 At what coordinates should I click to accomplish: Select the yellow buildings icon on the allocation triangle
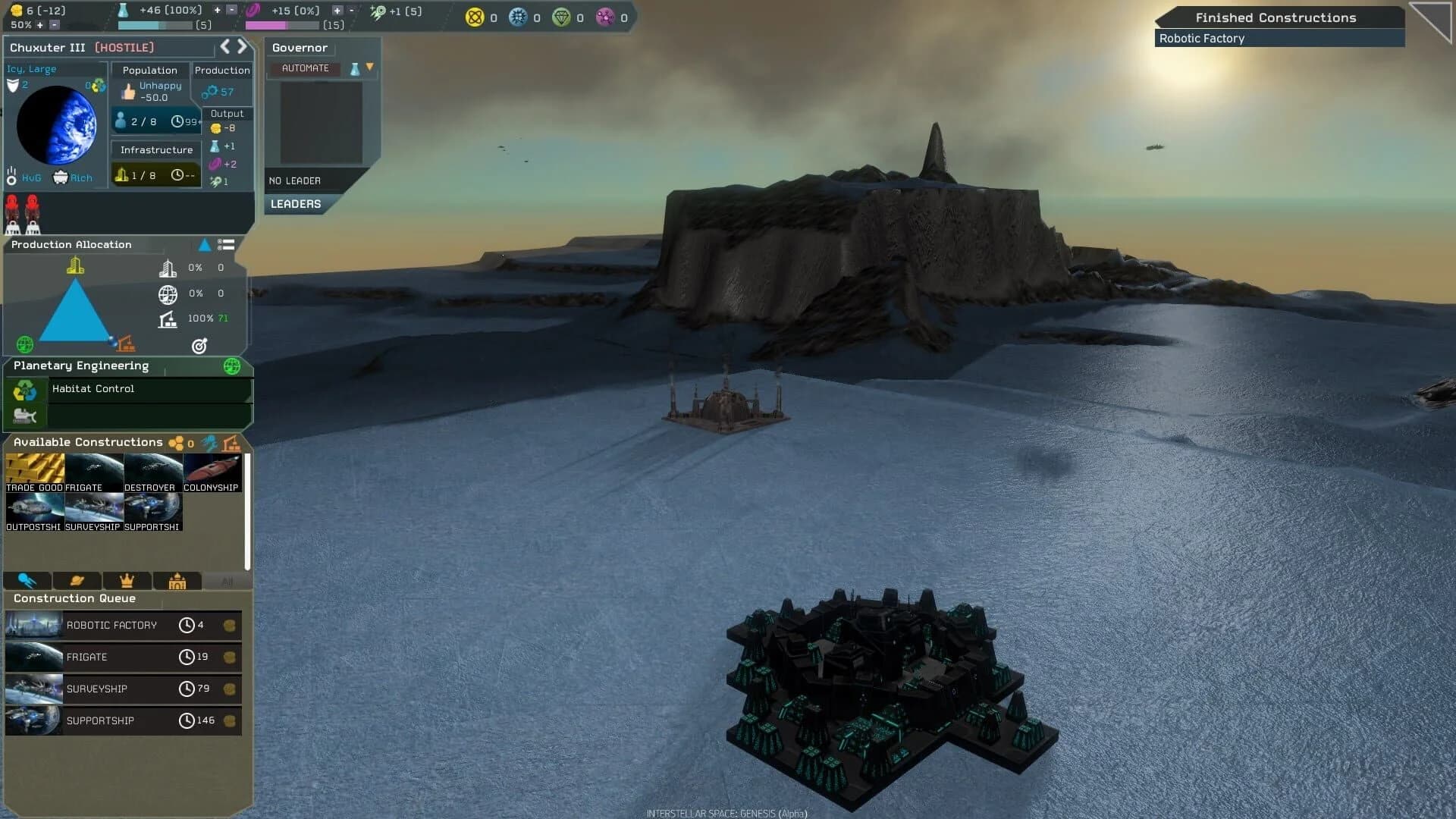(x=74, y=265)
